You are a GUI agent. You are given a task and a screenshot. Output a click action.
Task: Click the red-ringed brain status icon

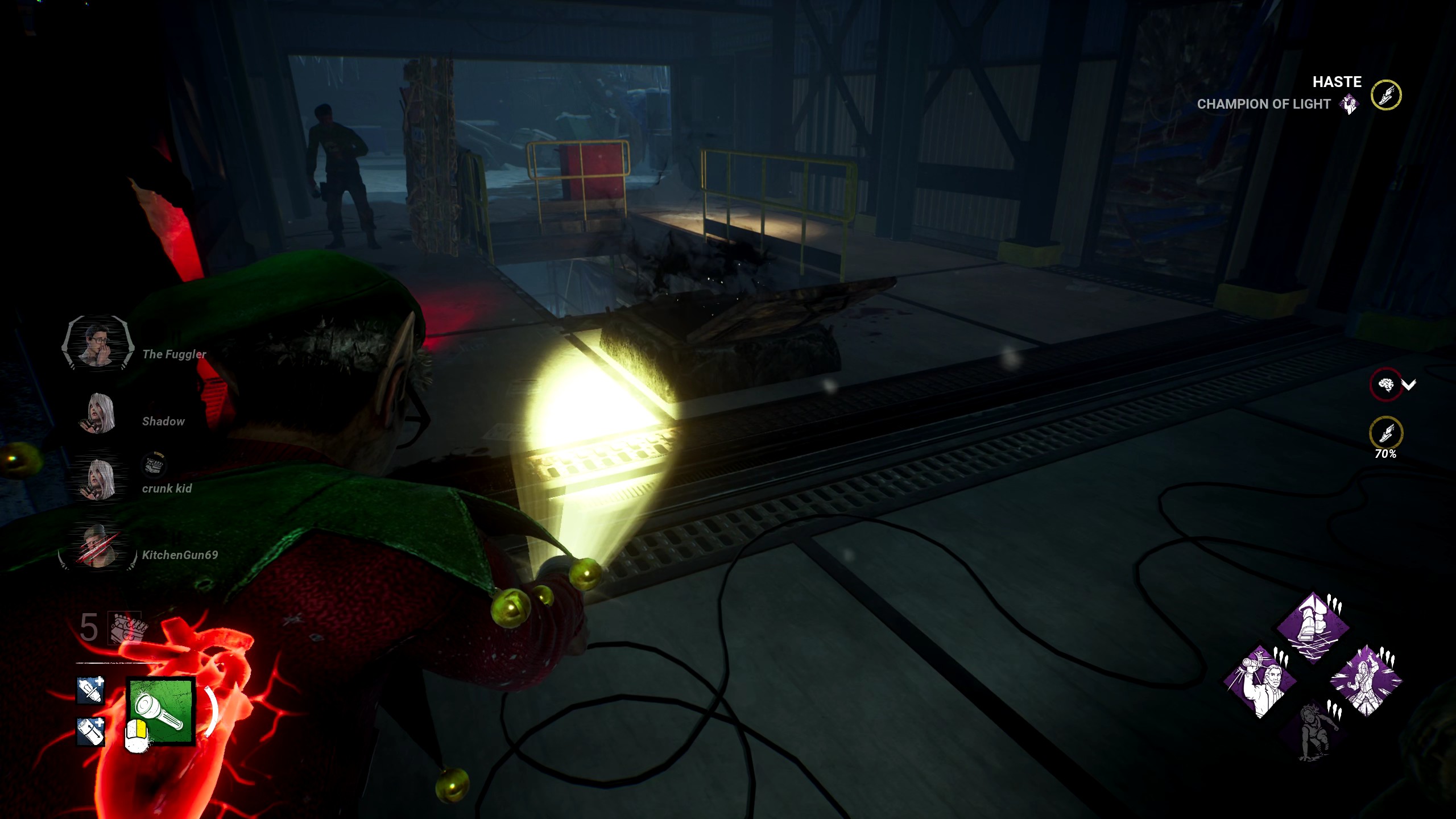point(1385,385)
